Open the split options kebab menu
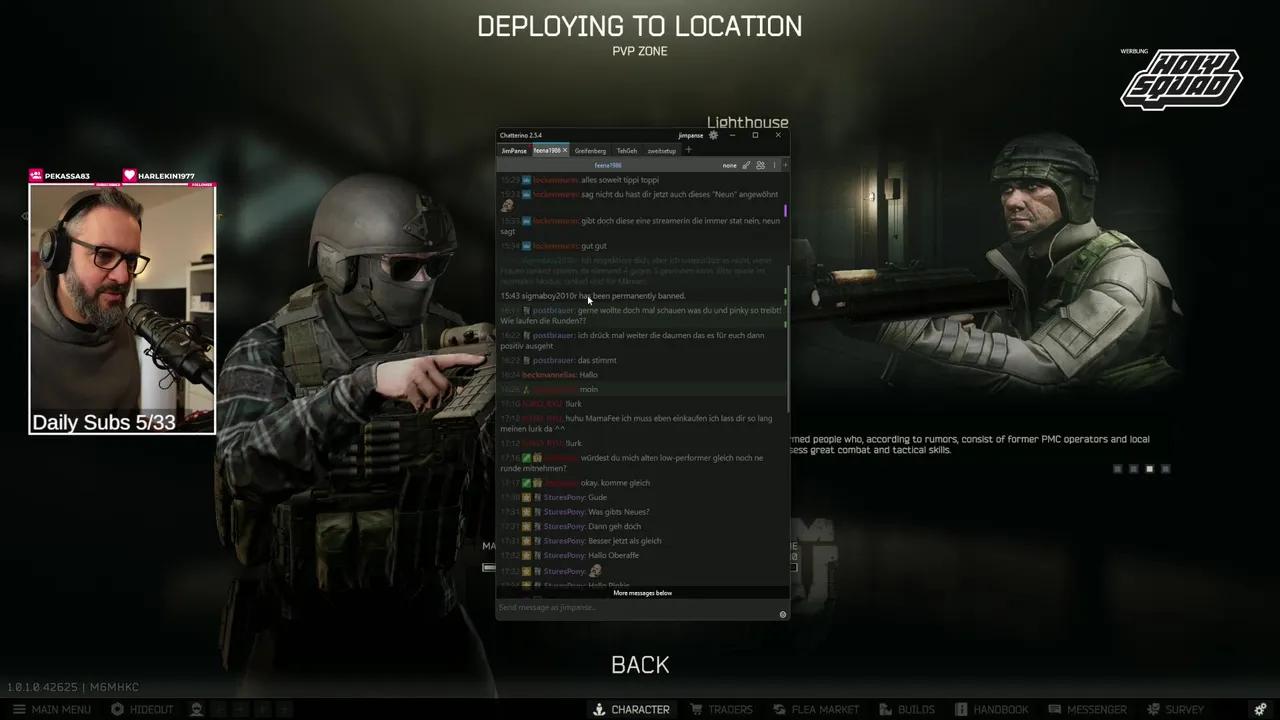Viewport: 1280px width, 720px height. tap(775, 165)
